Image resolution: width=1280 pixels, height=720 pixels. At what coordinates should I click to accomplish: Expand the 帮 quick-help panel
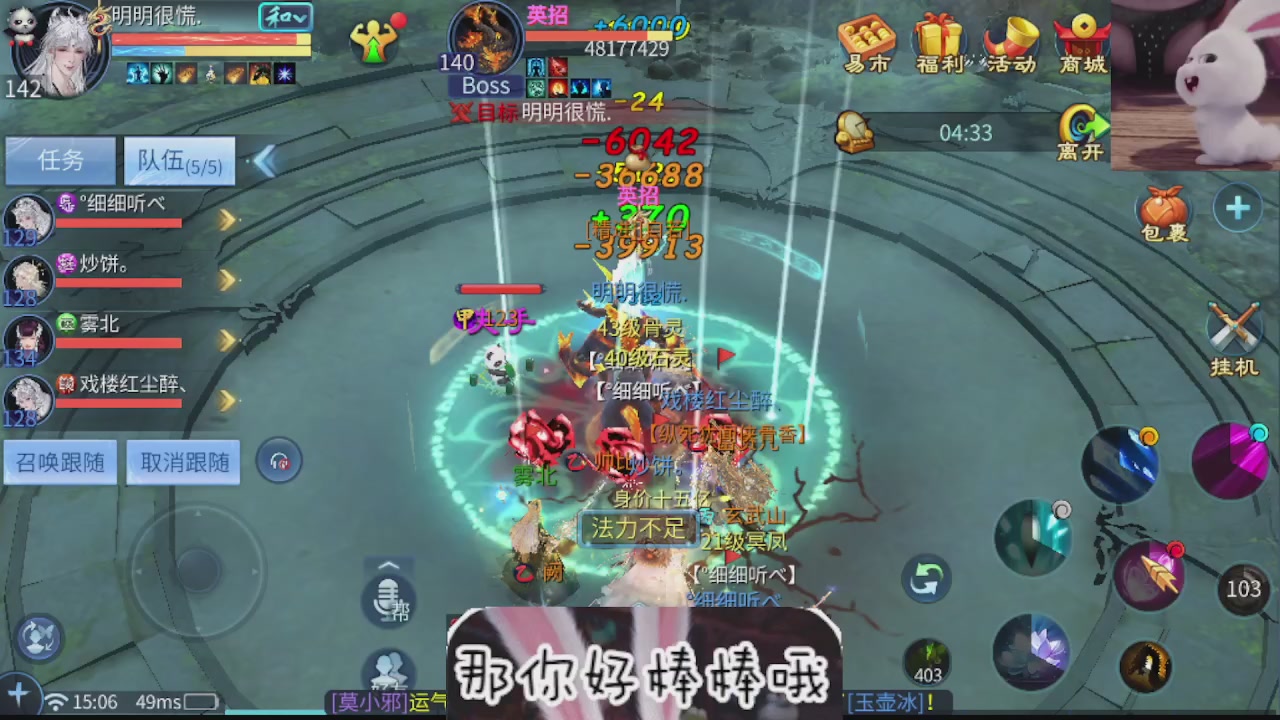point(389,567)
